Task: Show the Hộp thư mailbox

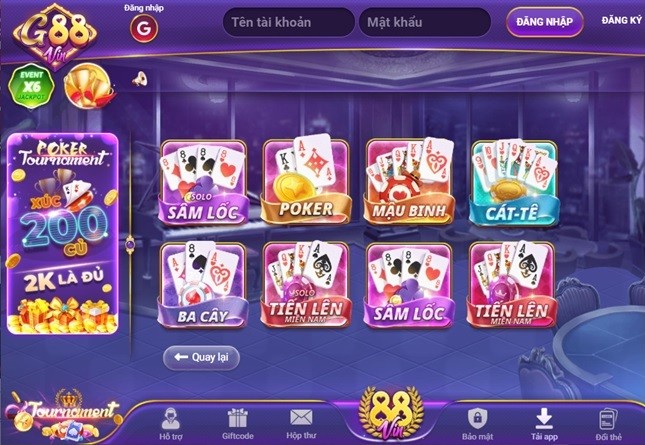Action: (x=301, y=423)
